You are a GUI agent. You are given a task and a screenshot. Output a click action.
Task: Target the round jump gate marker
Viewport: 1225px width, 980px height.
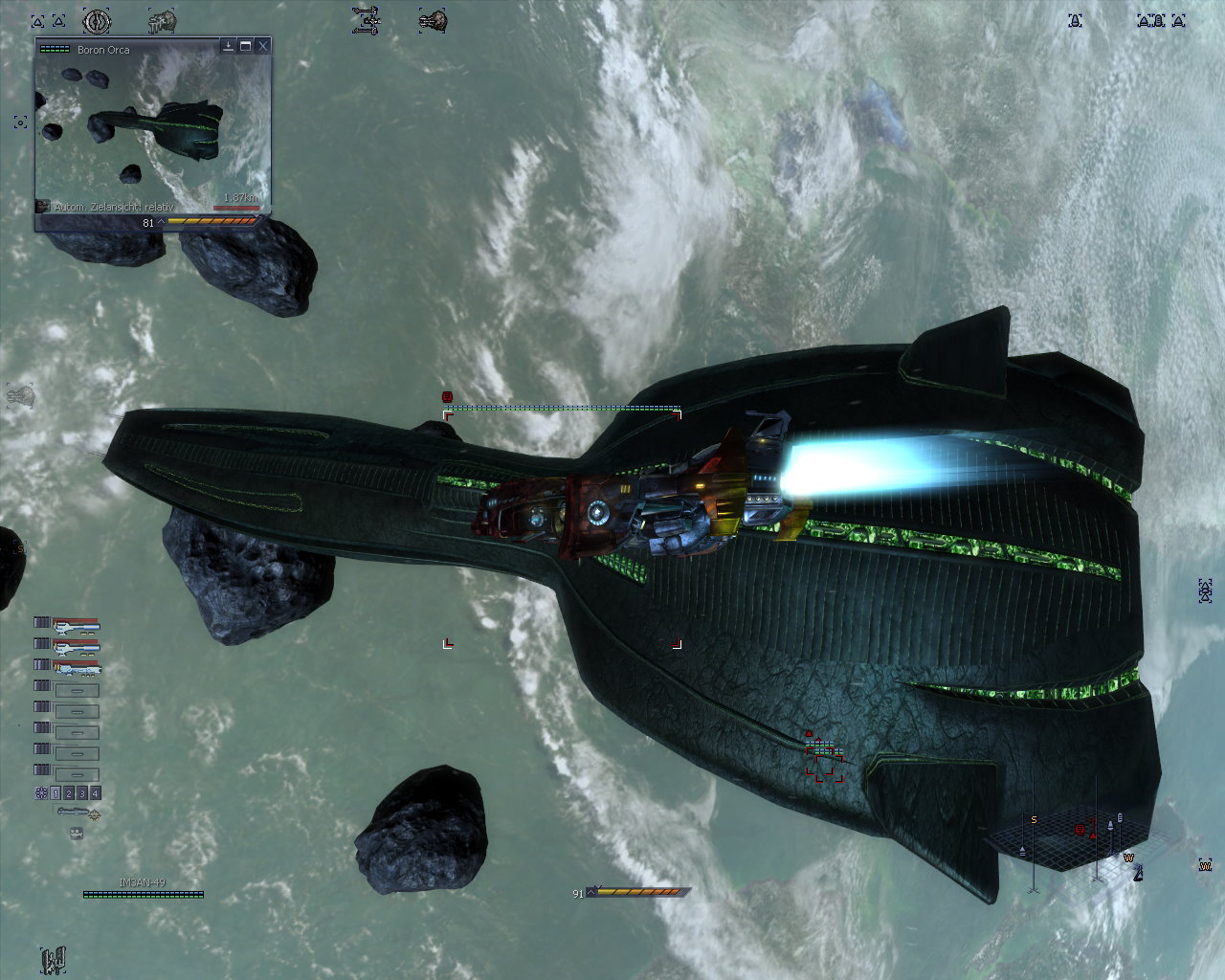point(97,20)
